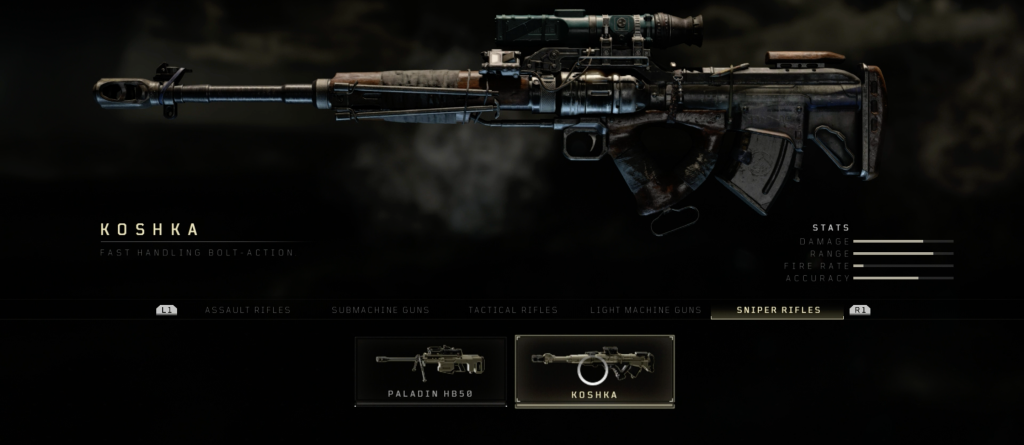Screen dimensions: 1024x445
Task: Select the Tactical Rifles tab
Action: pyautogui.click(x=513, y=310)
